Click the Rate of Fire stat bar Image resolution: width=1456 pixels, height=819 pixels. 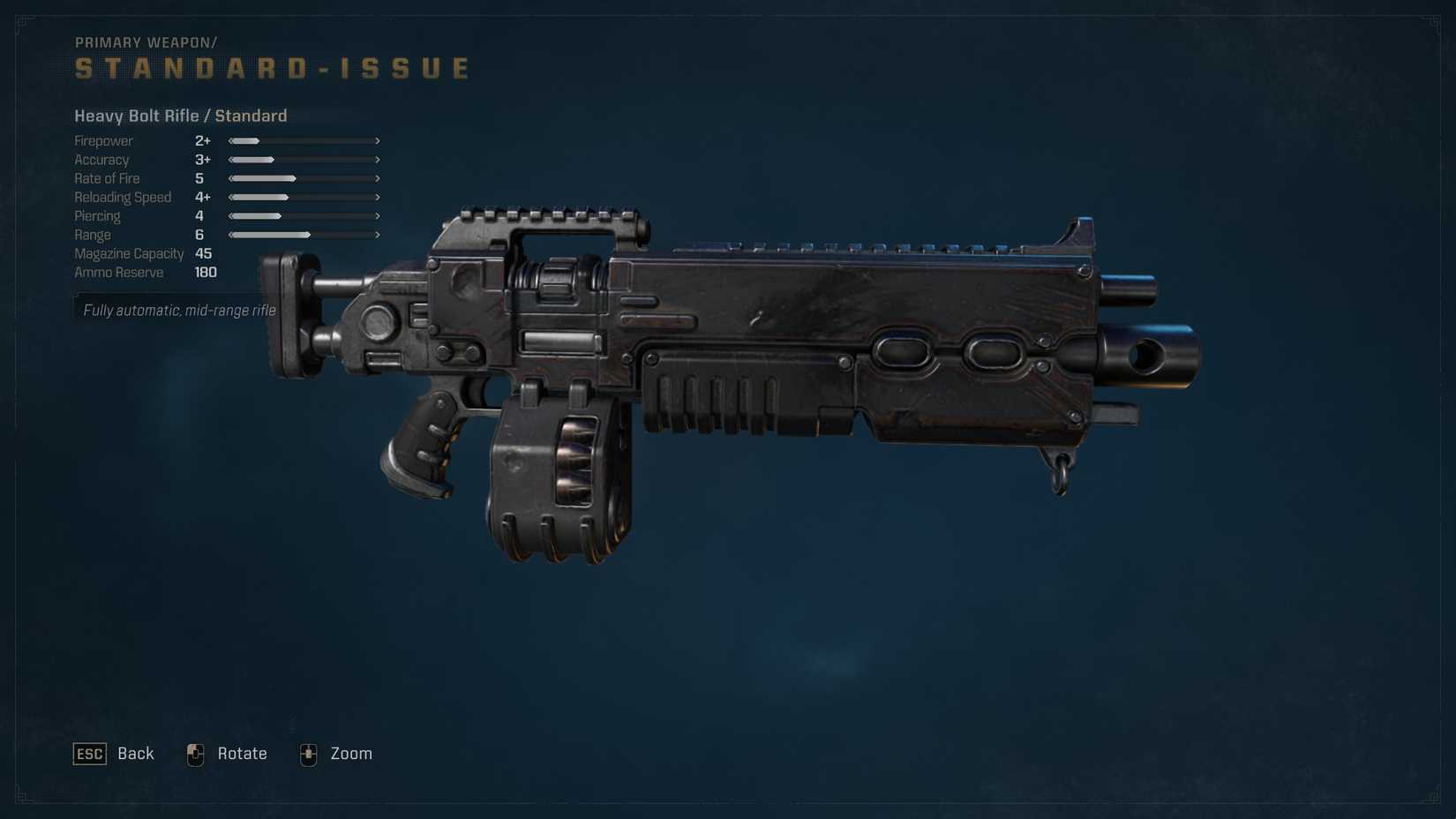304,178
